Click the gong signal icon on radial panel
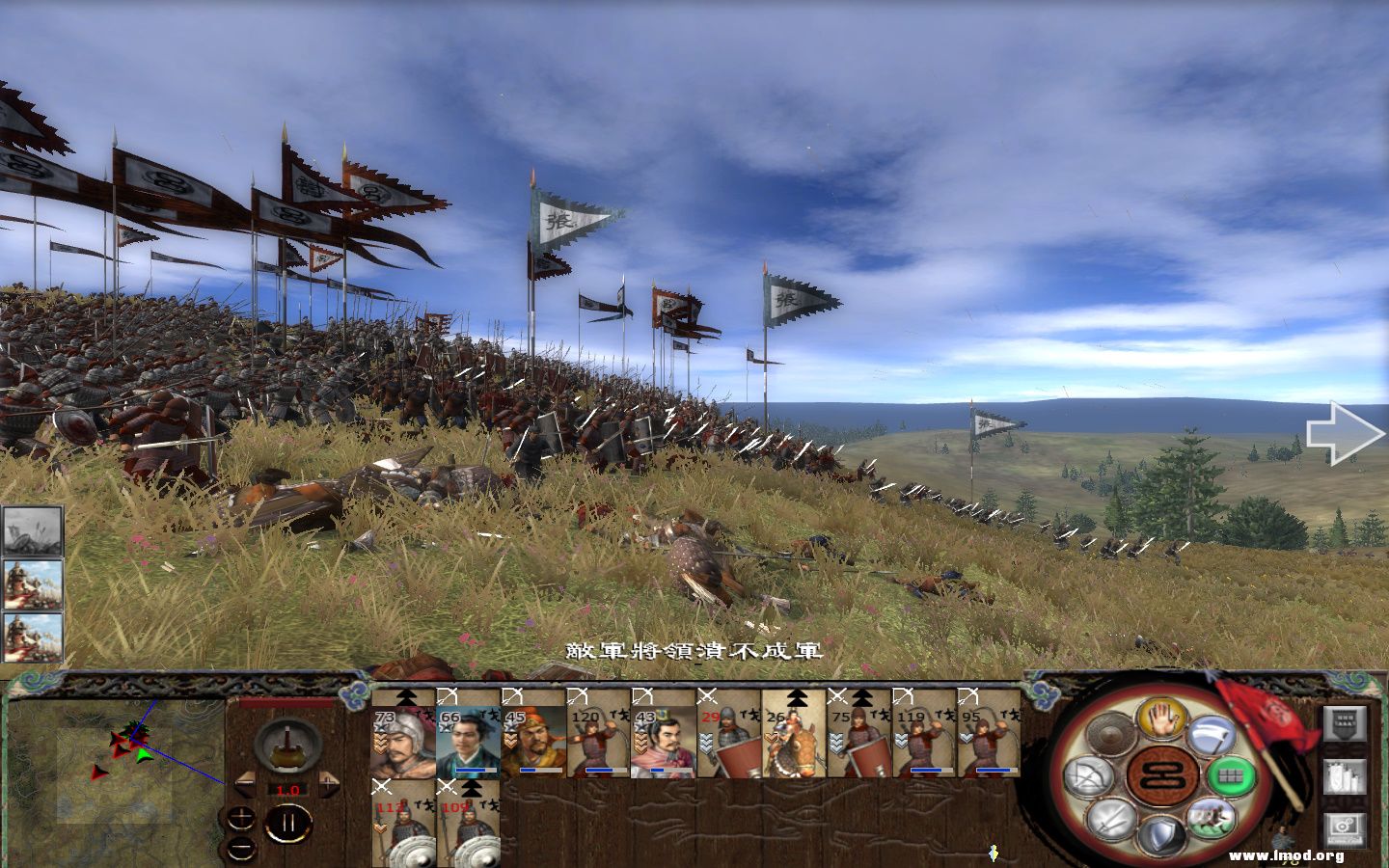Image resolution: width=1389 pixels, height=868 pixels. coord(1109,732)
